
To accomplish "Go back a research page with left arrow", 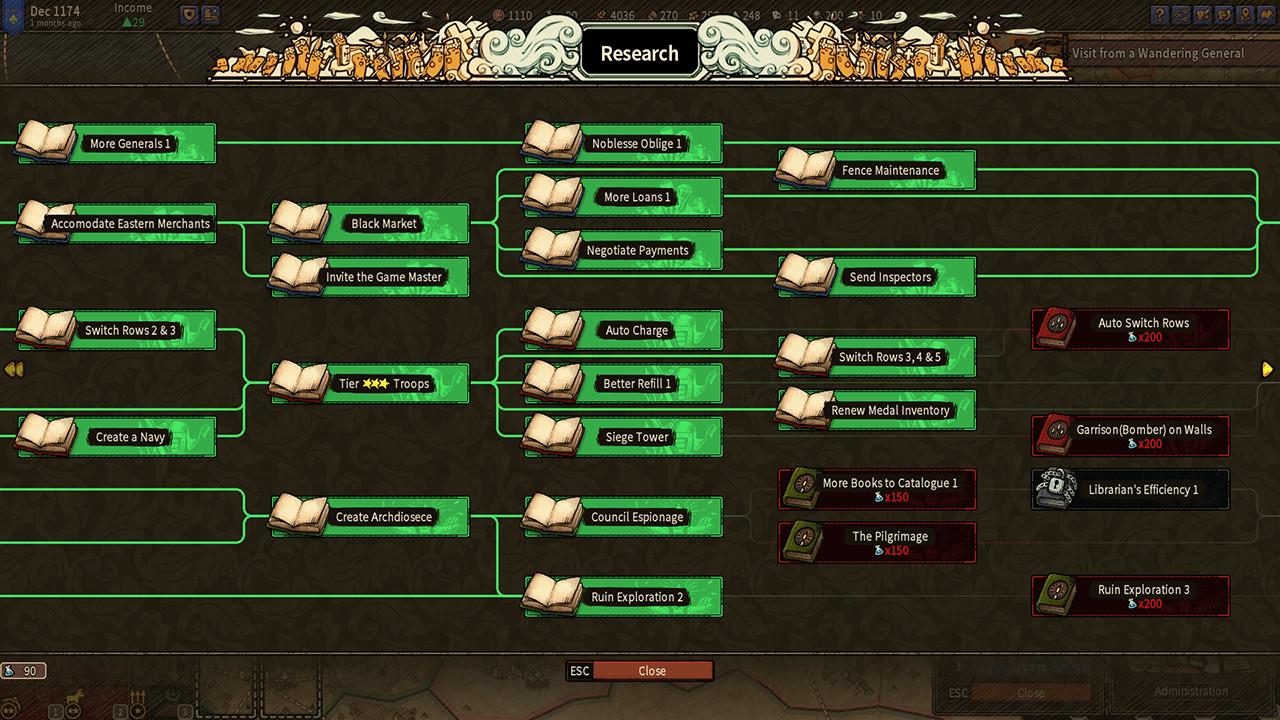I will click(13, 369).
